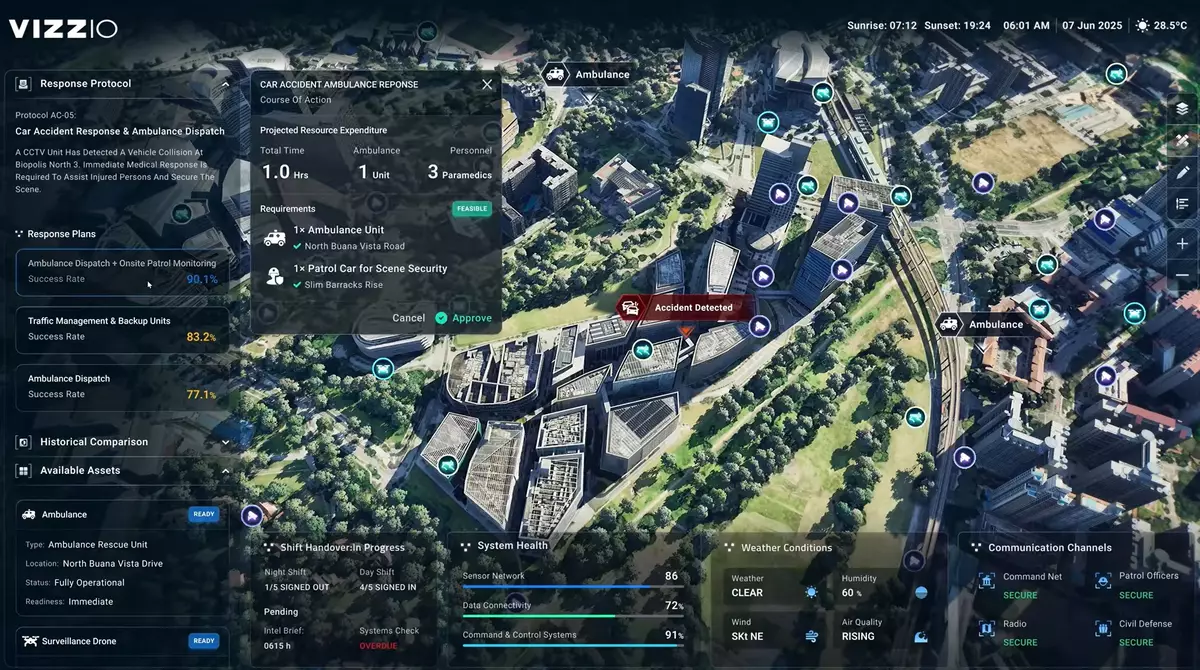Viewport: 1200px width, 670px height.
Task: Select the Ambulance Dispatch + Onsite Patrol Monitoring plan
Action: pos(122,271)
